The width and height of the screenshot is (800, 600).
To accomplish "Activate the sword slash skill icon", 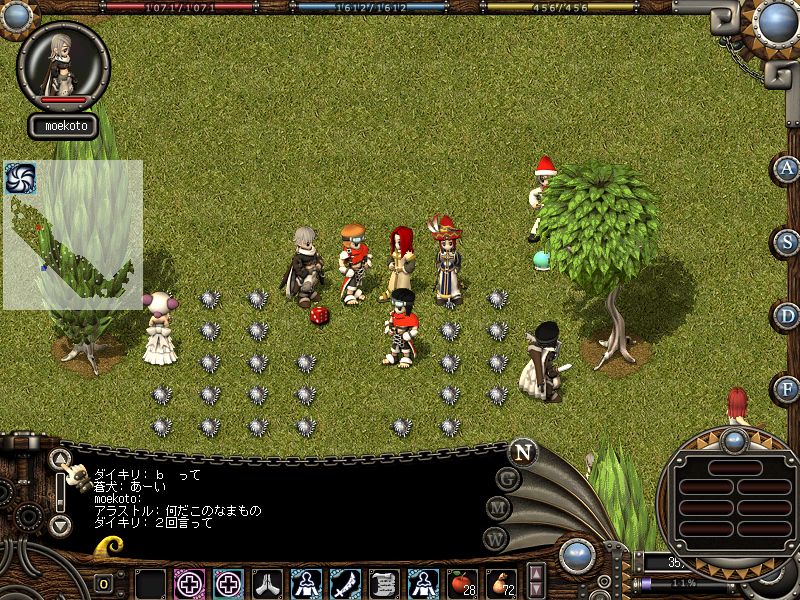I will pyautogui.click(x=345, y=582).
